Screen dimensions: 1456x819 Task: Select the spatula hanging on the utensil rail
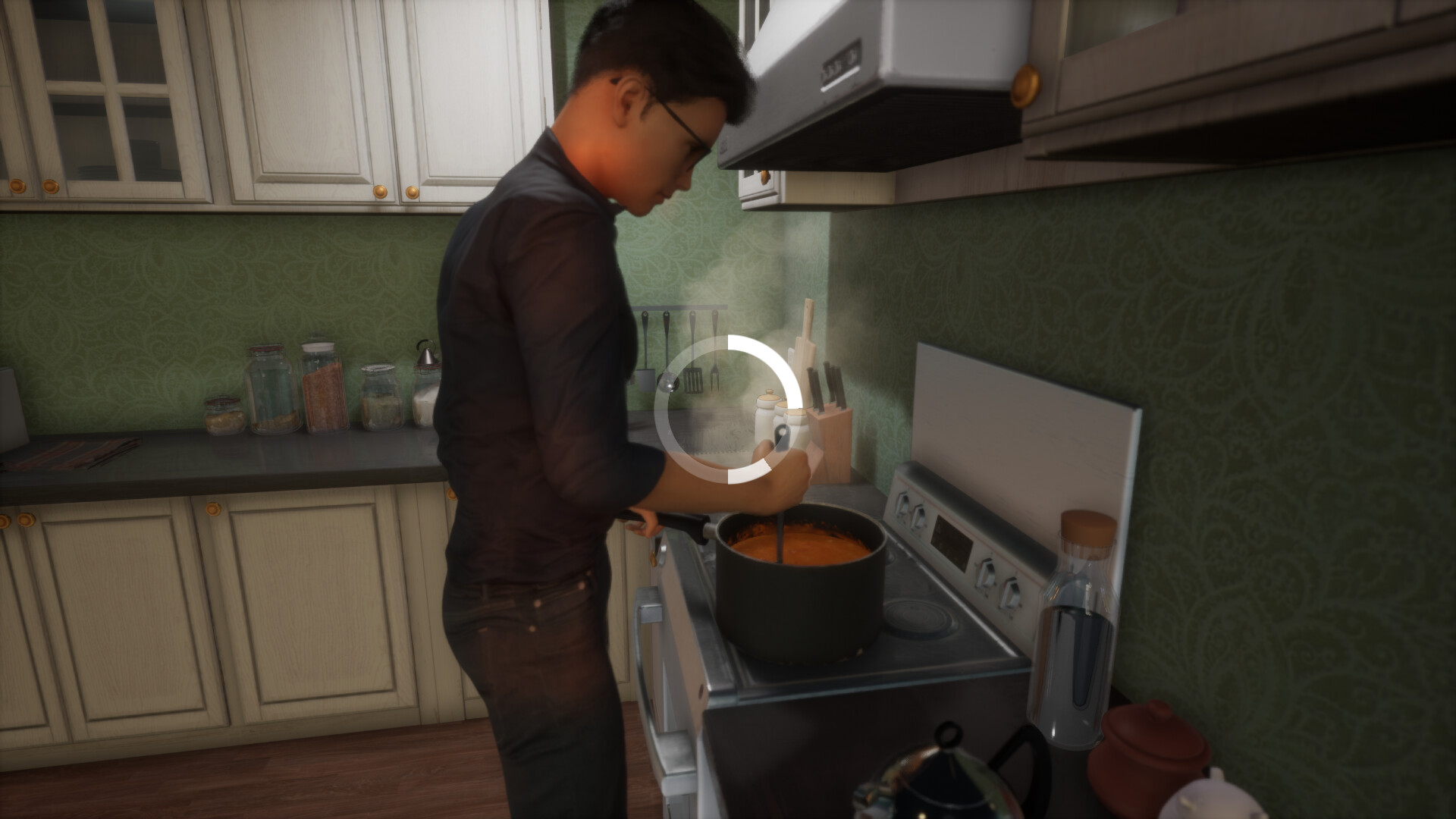693,379
